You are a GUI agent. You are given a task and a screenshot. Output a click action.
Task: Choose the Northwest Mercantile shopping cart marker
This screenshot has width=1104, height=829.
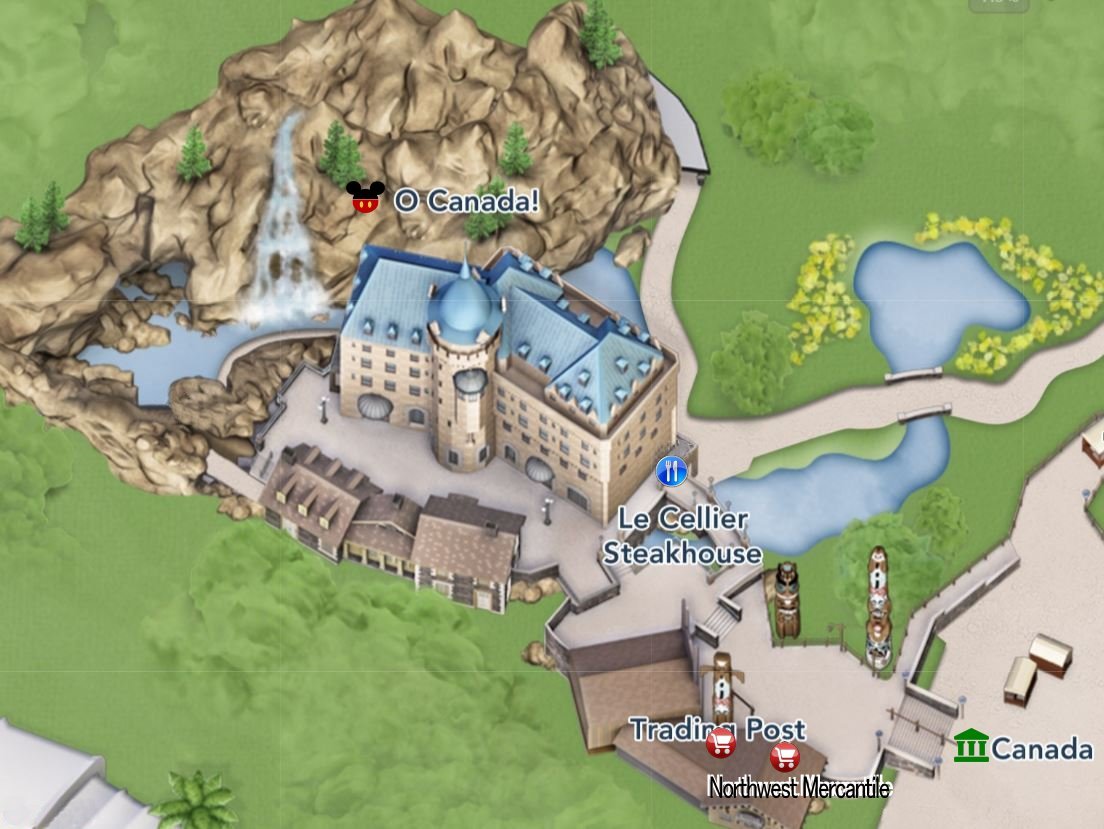click(x=784, y=756)
